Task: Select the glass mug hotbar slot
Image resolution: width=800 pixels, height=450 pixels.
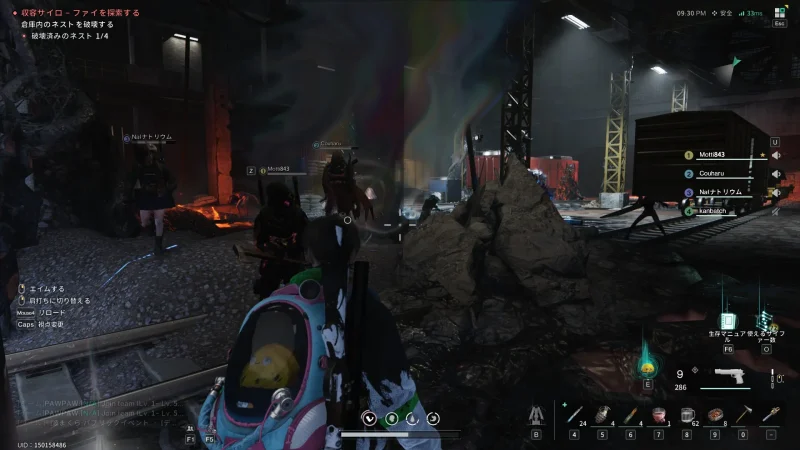Action: click(x=687, y=413)
